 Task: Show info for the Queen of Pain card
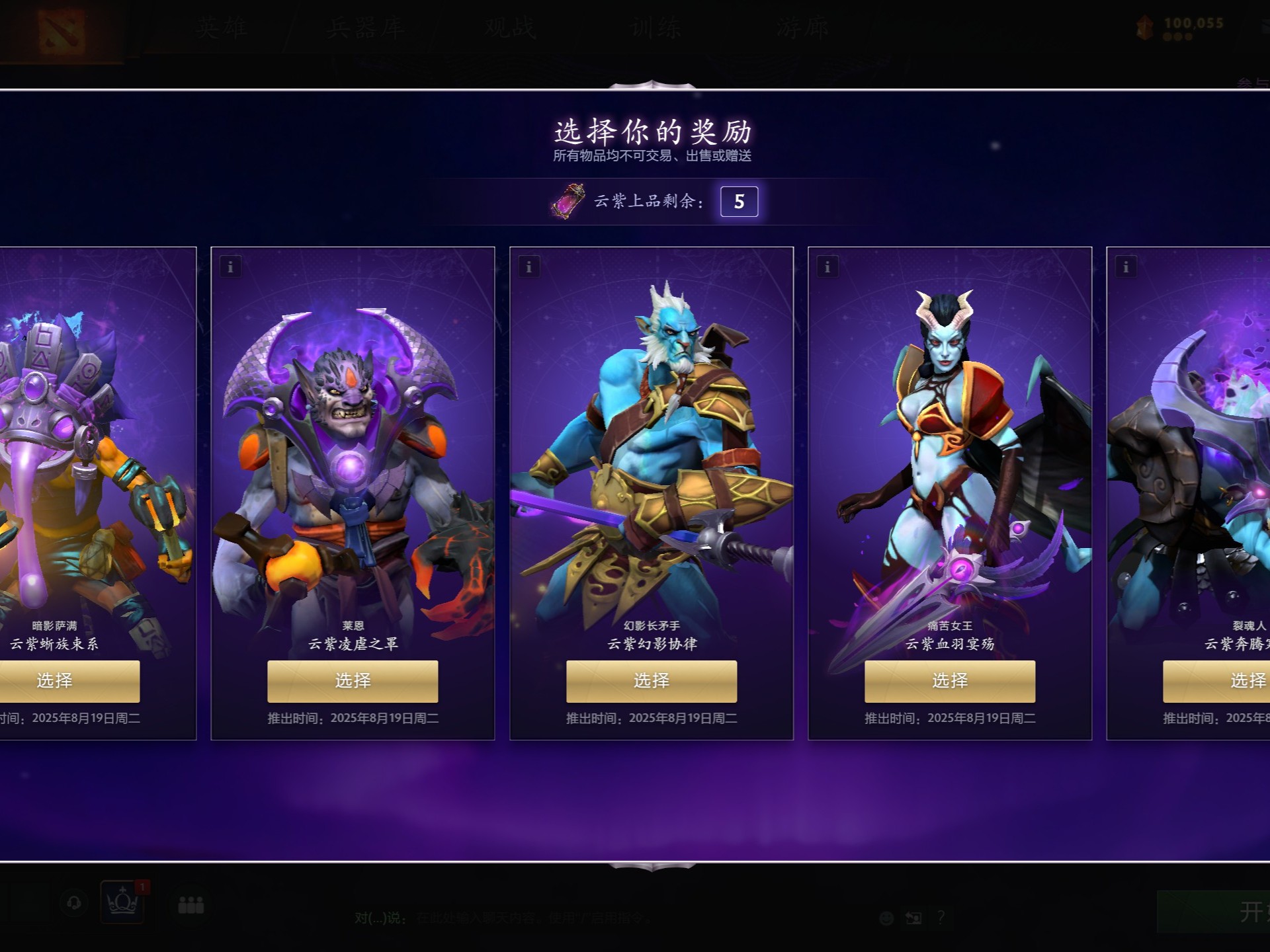tap(829, 267)
